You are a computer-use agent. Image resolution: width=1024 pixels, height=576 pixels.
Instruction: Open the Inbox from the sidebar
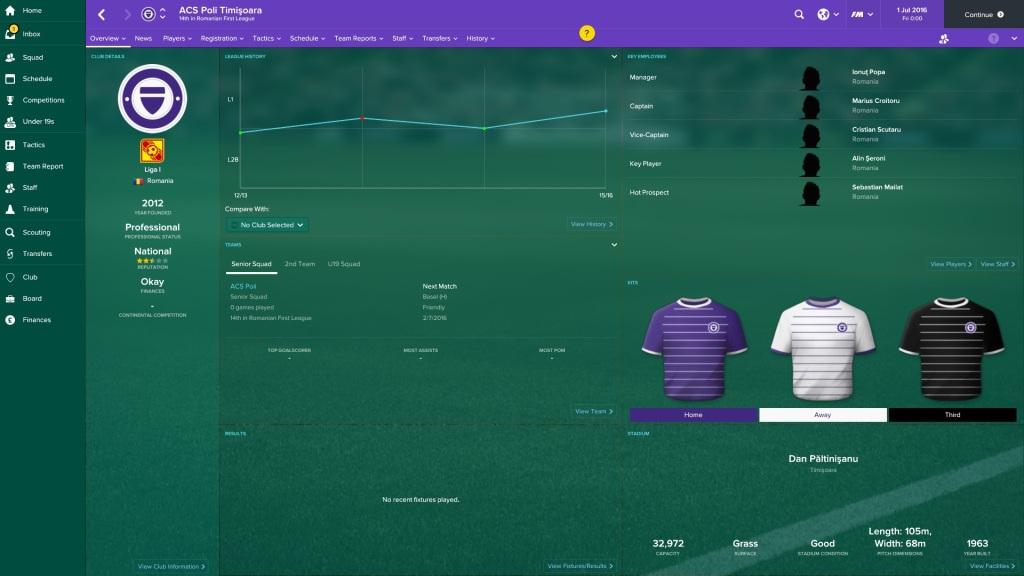(x=32, y=34)
